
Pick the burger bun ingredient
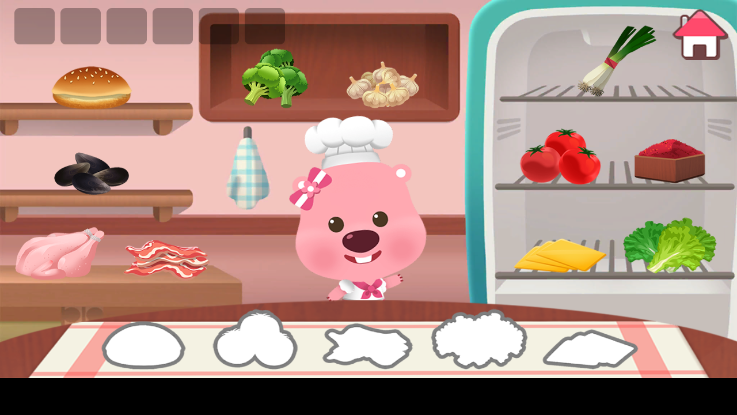(x=91, y=87)
